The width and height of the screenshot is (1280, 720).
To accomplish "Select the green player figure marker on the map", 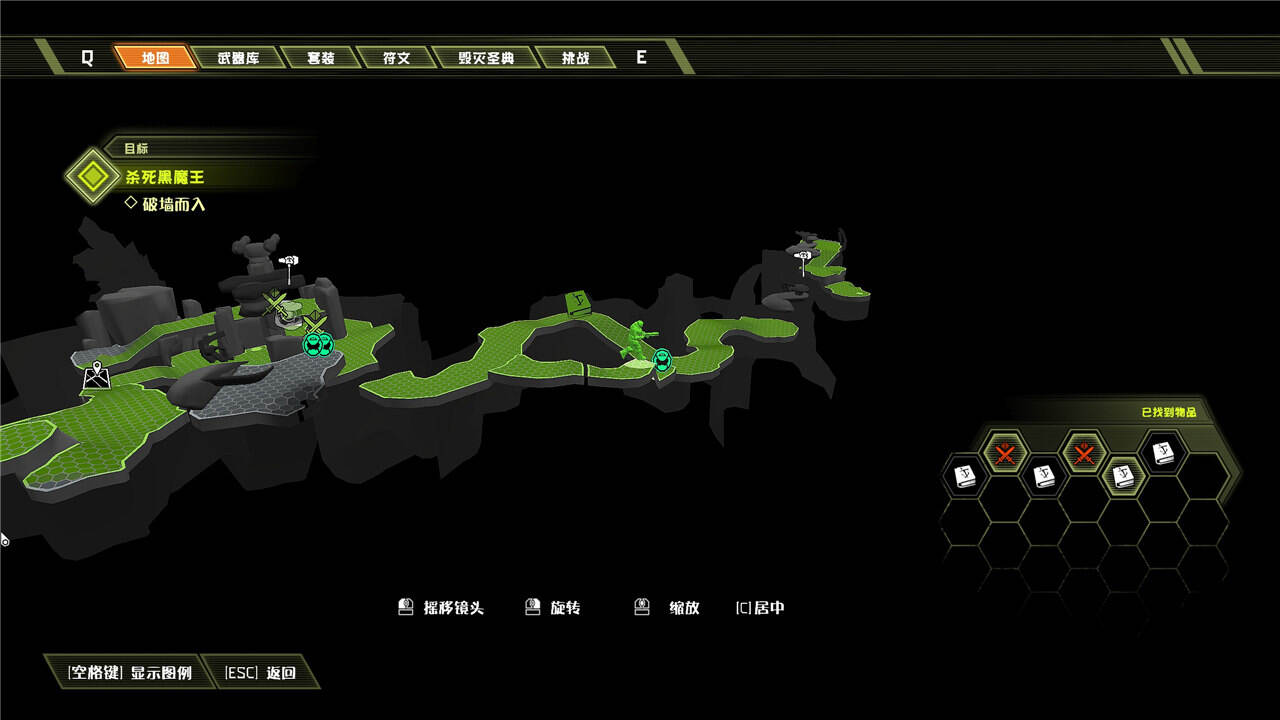I will pos(634,340).
